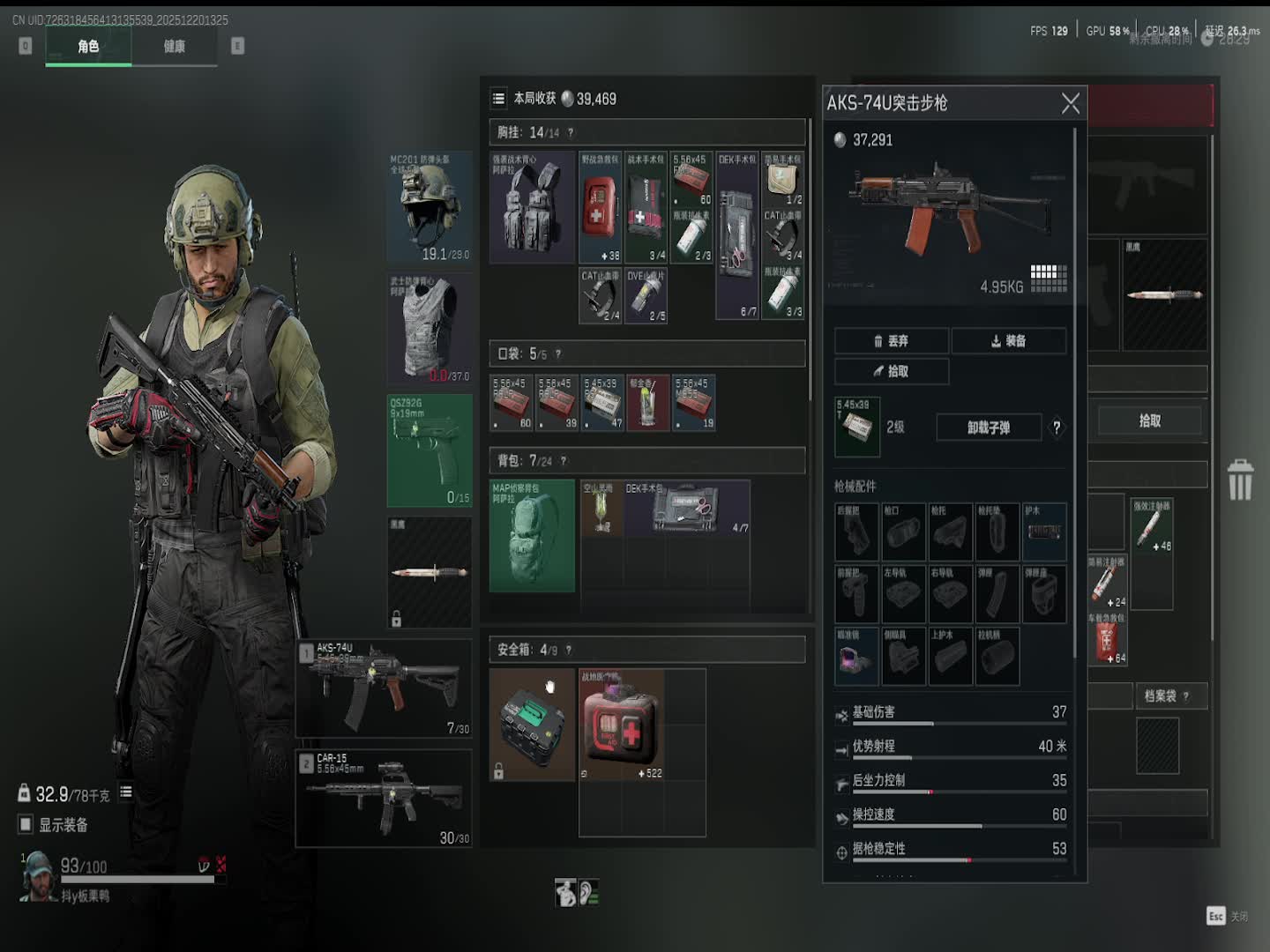Select the body armor vest slot
The image size is (1270, 952).
click(430, 329)
